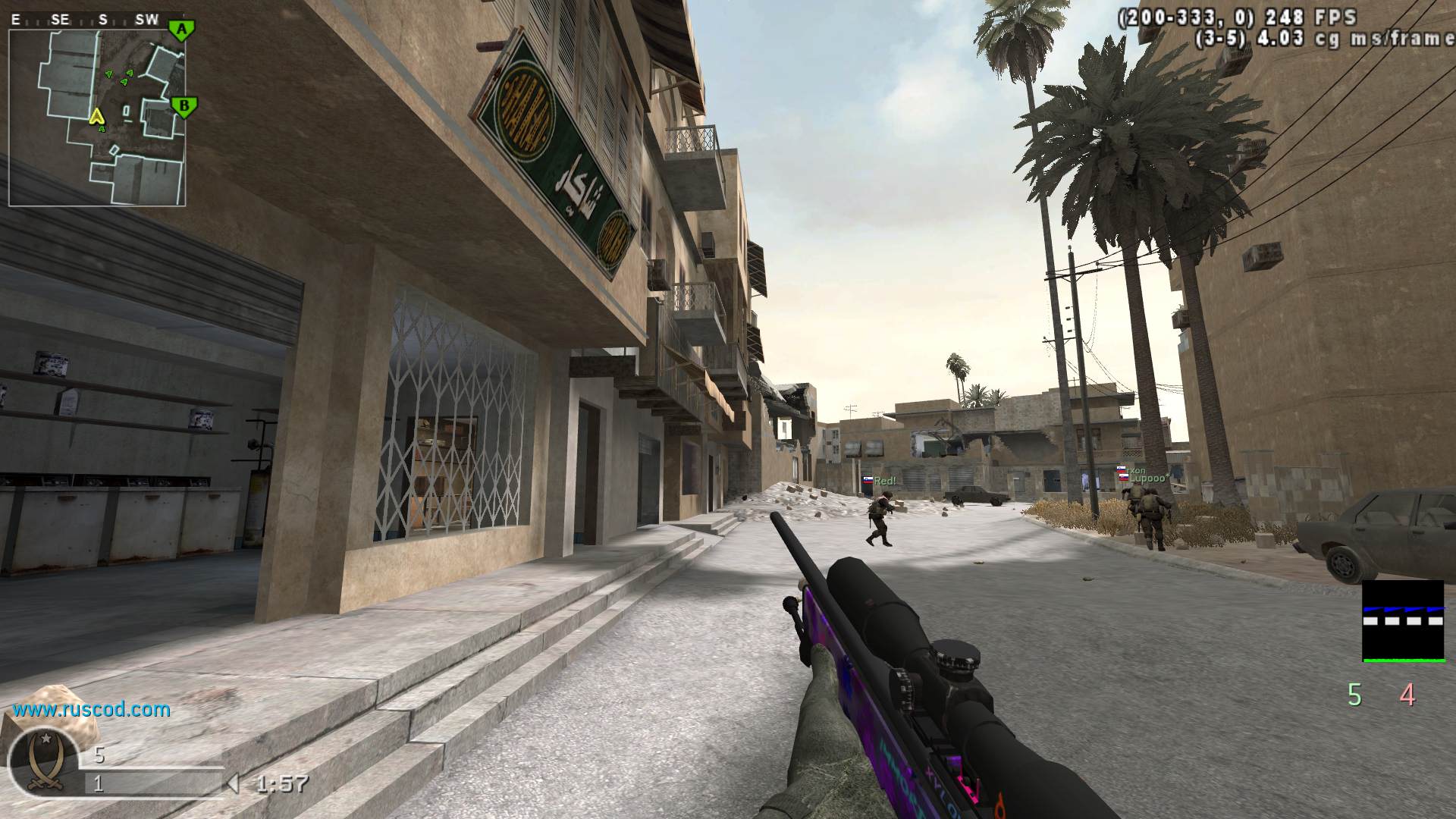This screenshot has height=819, width=1456.
Task: Select objective B marker on minimap
Action: (183, 105)
